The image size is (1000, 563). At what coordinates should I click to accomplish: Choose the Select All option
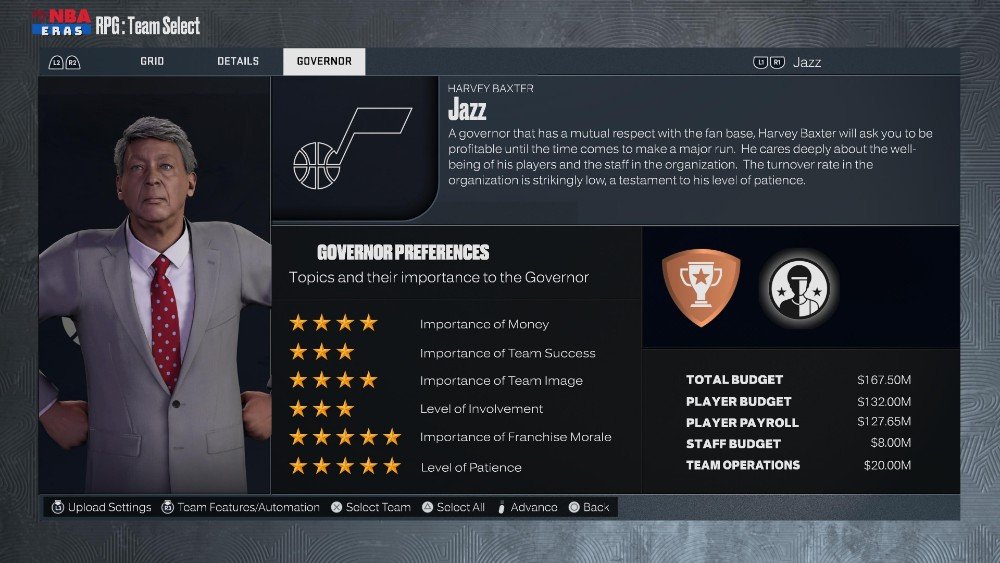pyautogui.click(x=453, y=508)
